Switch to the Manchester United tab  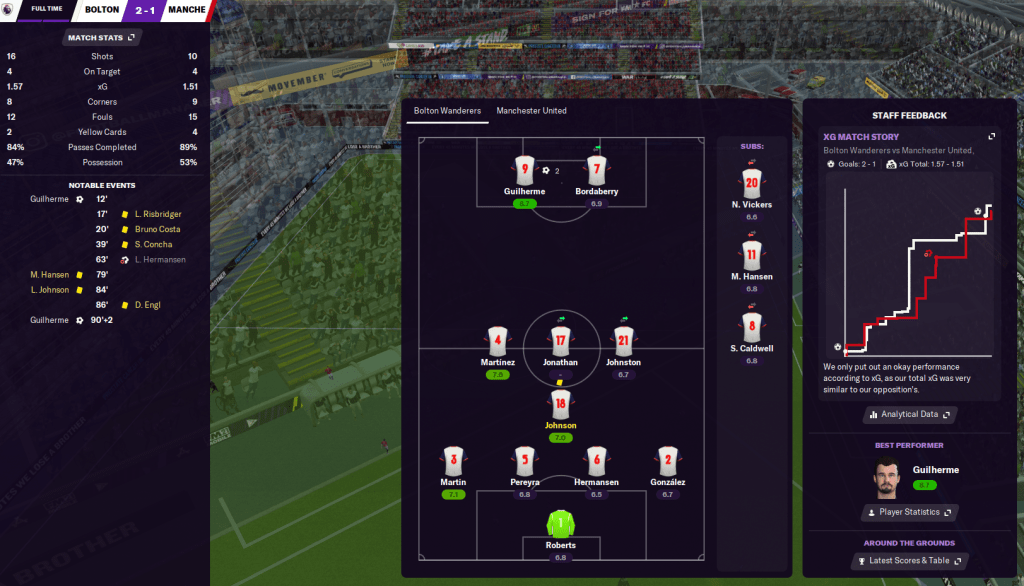pos(531,111)
